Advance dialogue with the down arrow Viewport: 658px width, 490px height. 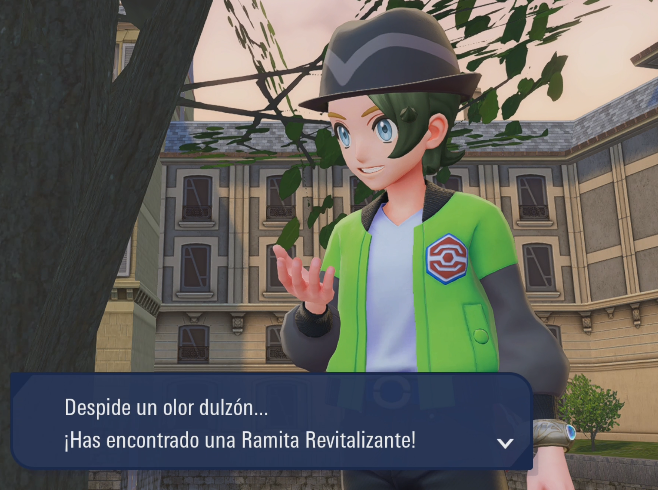click(505, 442)
